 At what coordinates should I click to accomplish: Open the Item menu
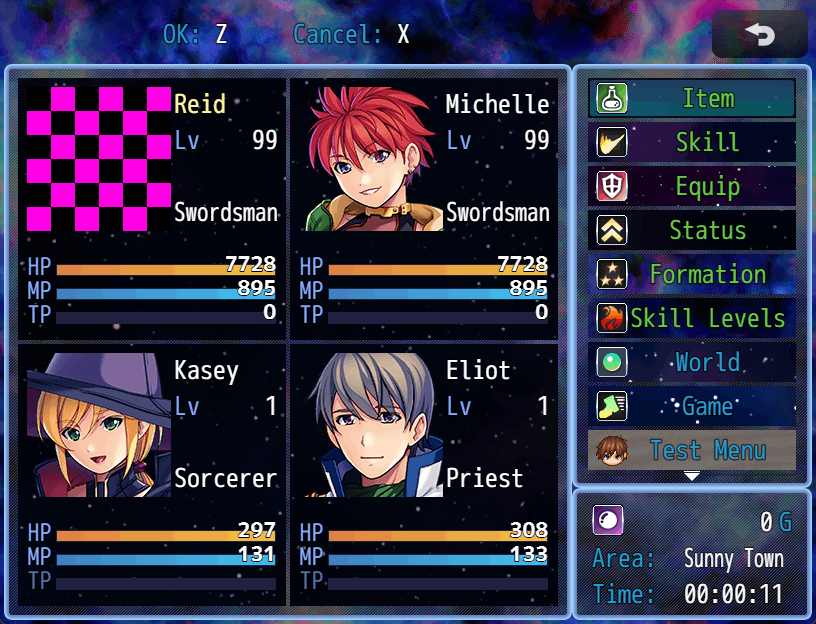[x=692, y=99]
